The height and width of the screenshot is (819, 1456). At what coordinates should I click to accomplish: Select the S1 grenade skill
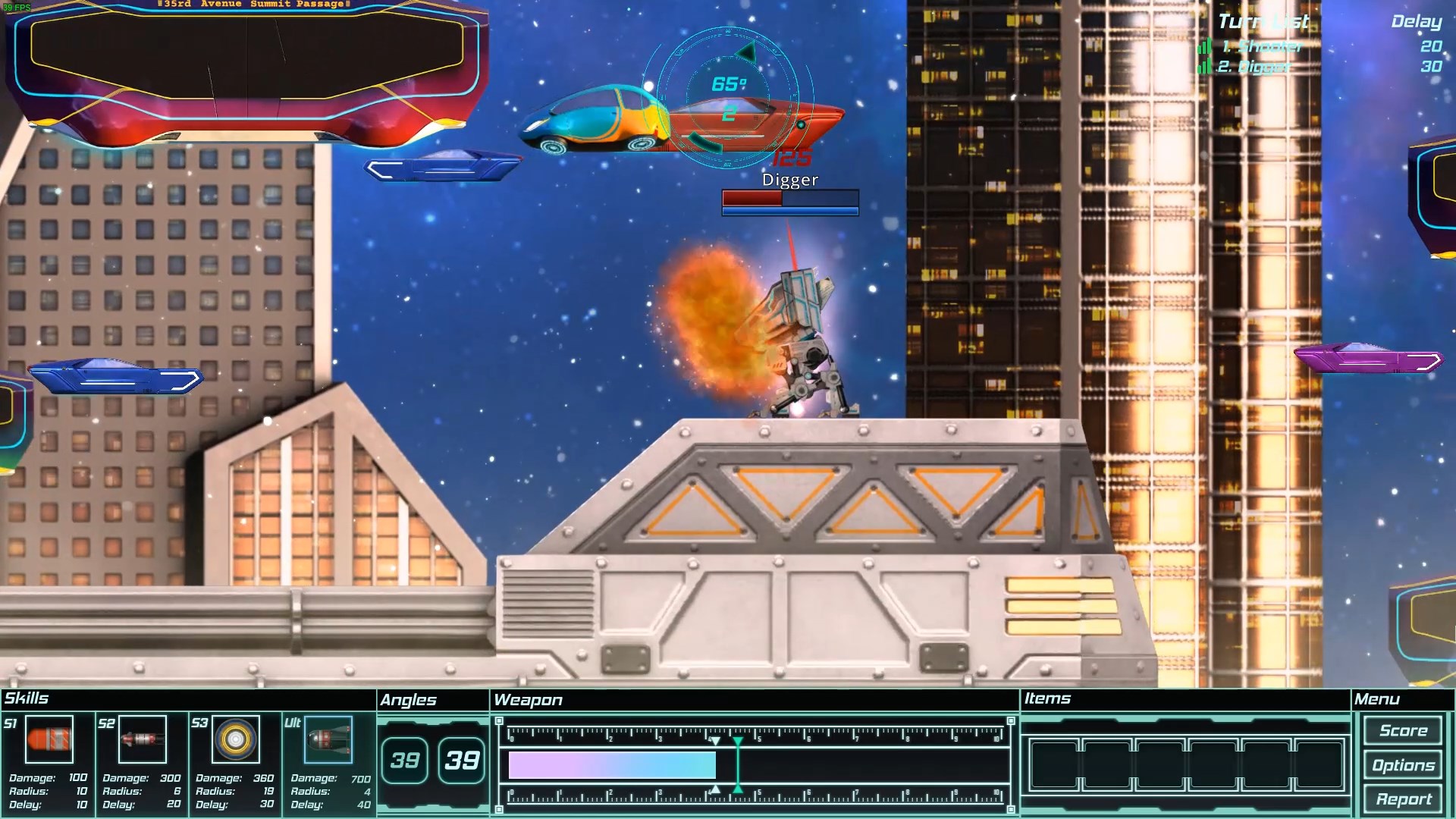point(49,739)
